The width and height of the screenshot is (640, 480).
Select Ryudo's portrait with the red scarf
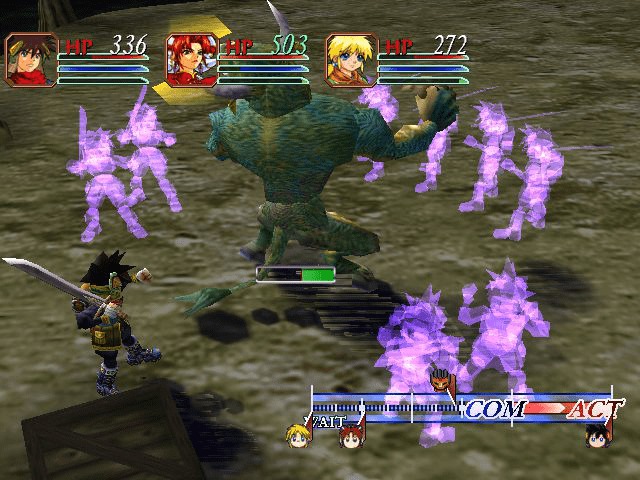coord(32,59)
